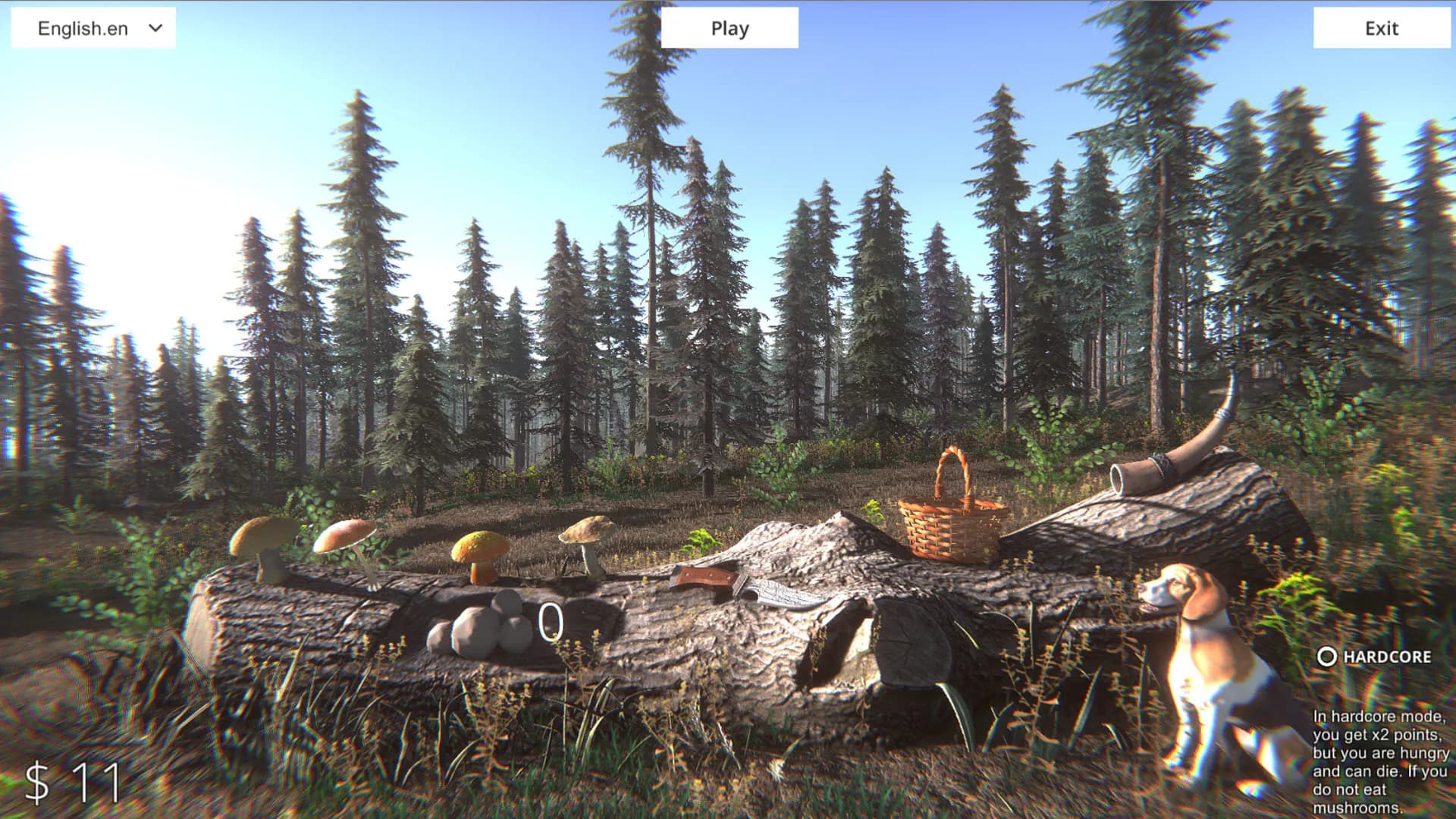Collapse the English.en language list
1456x819 pixels.
click(93, 28)
